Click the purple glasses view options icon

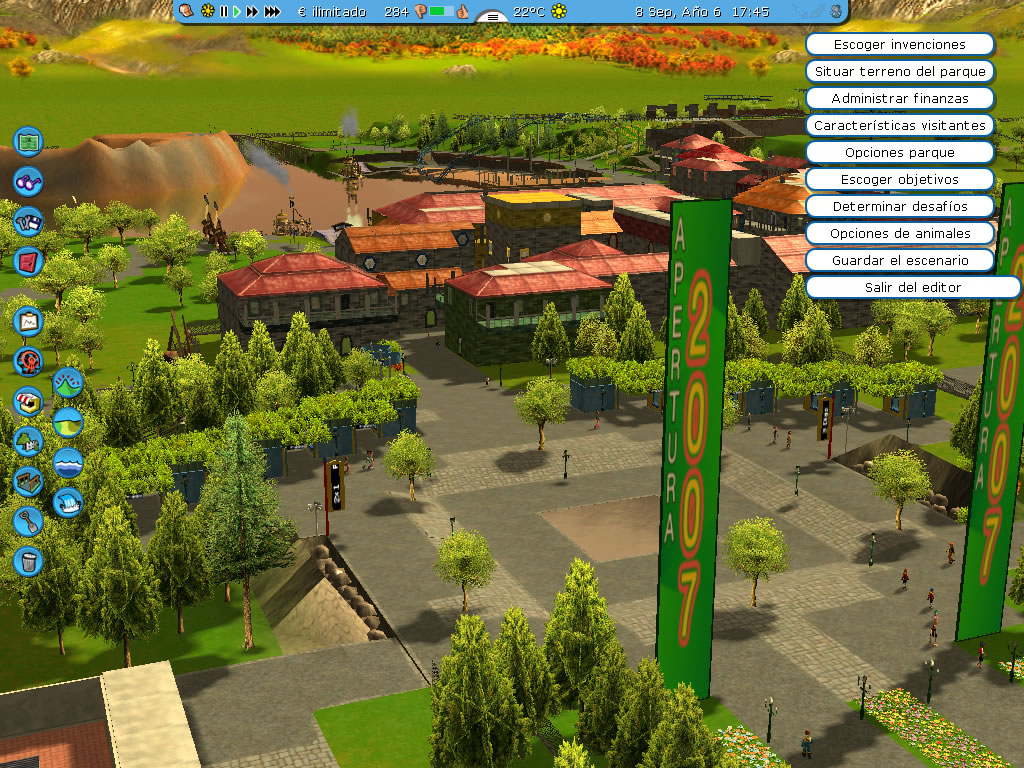[29, 181]
